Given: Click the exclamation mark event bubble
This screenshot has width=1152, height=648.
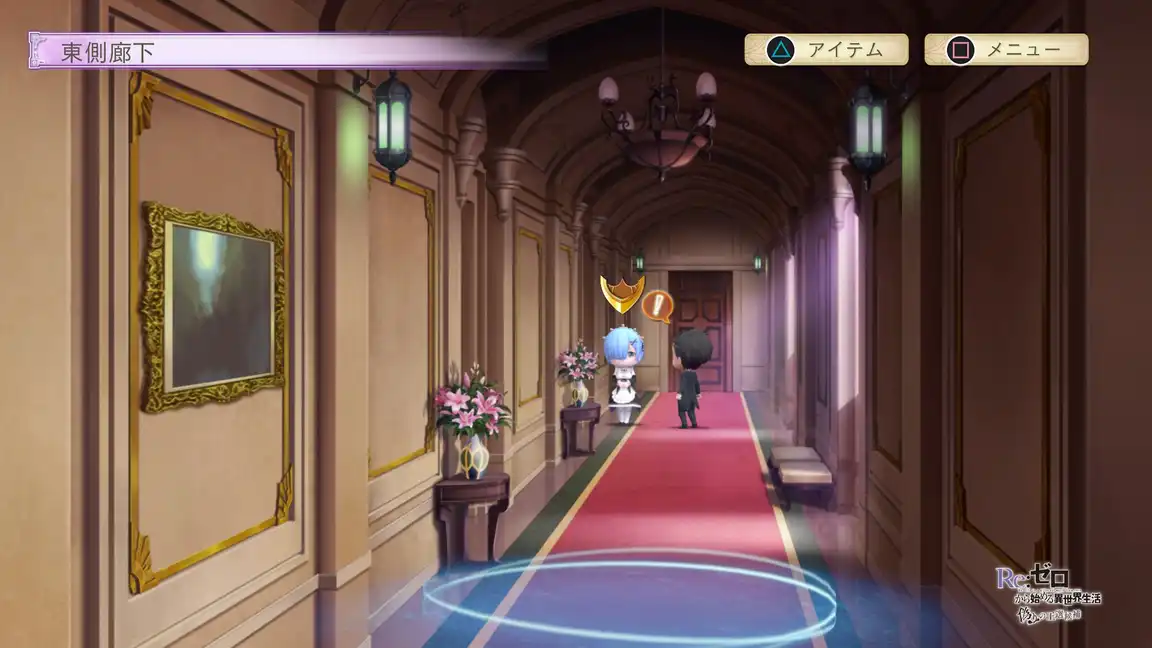Looking at the screenshot, I should coord(657,305).
